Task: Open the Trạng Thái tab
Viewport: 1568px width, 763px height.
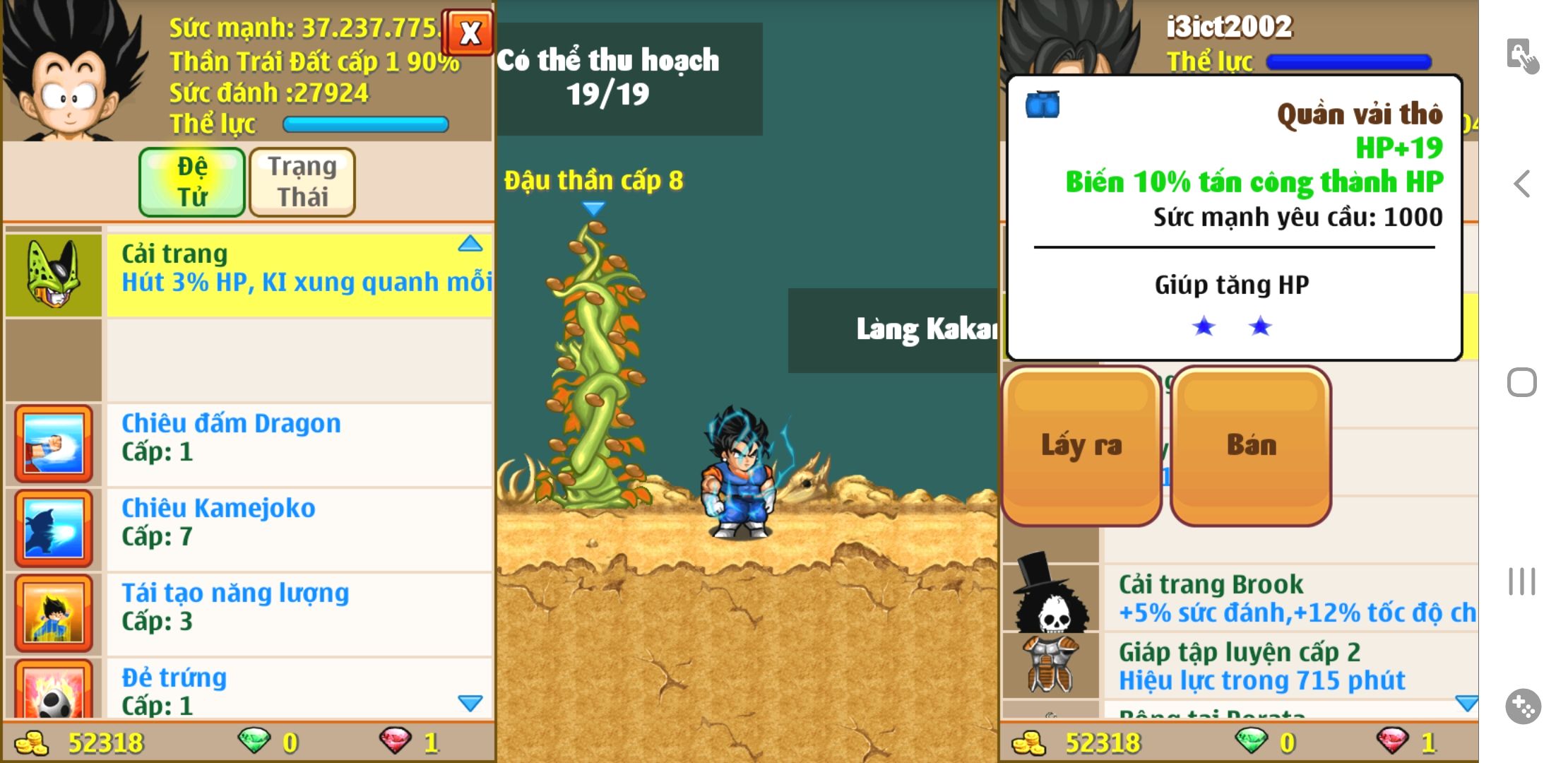Action: point(302,182)
